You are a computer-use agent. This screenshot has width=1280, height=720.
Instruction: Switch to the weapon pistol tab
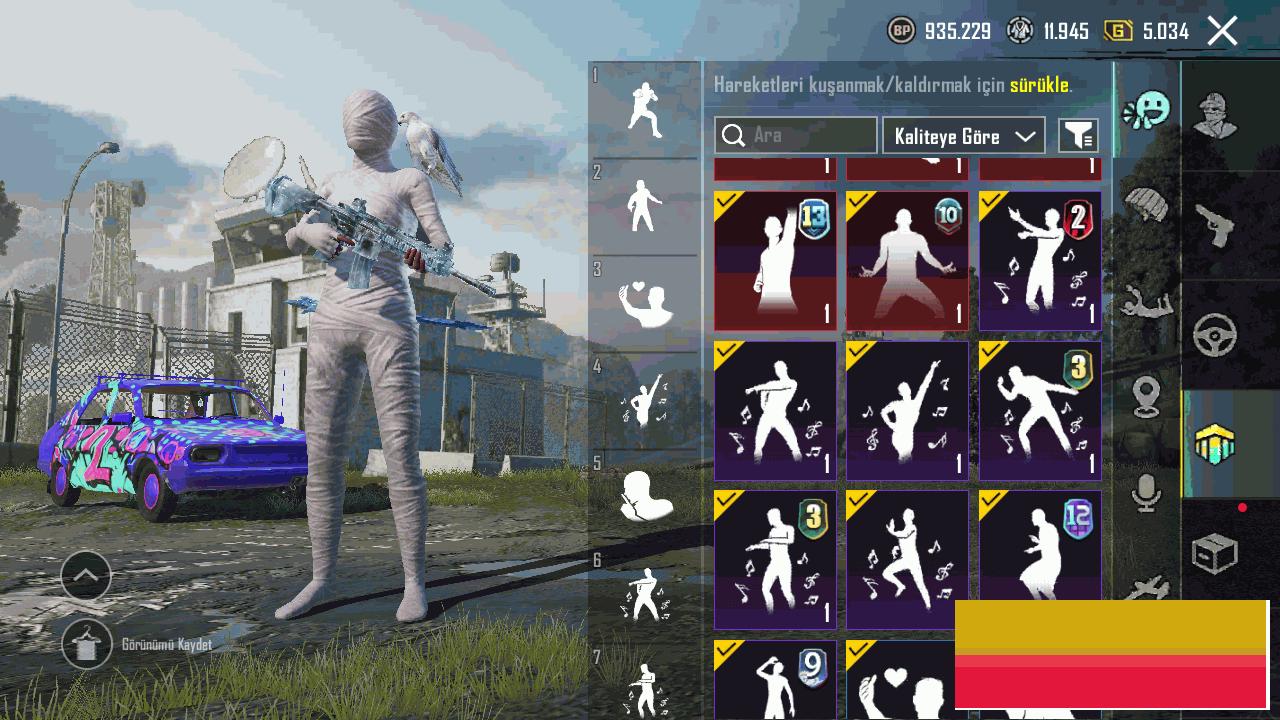(1215, 225)
